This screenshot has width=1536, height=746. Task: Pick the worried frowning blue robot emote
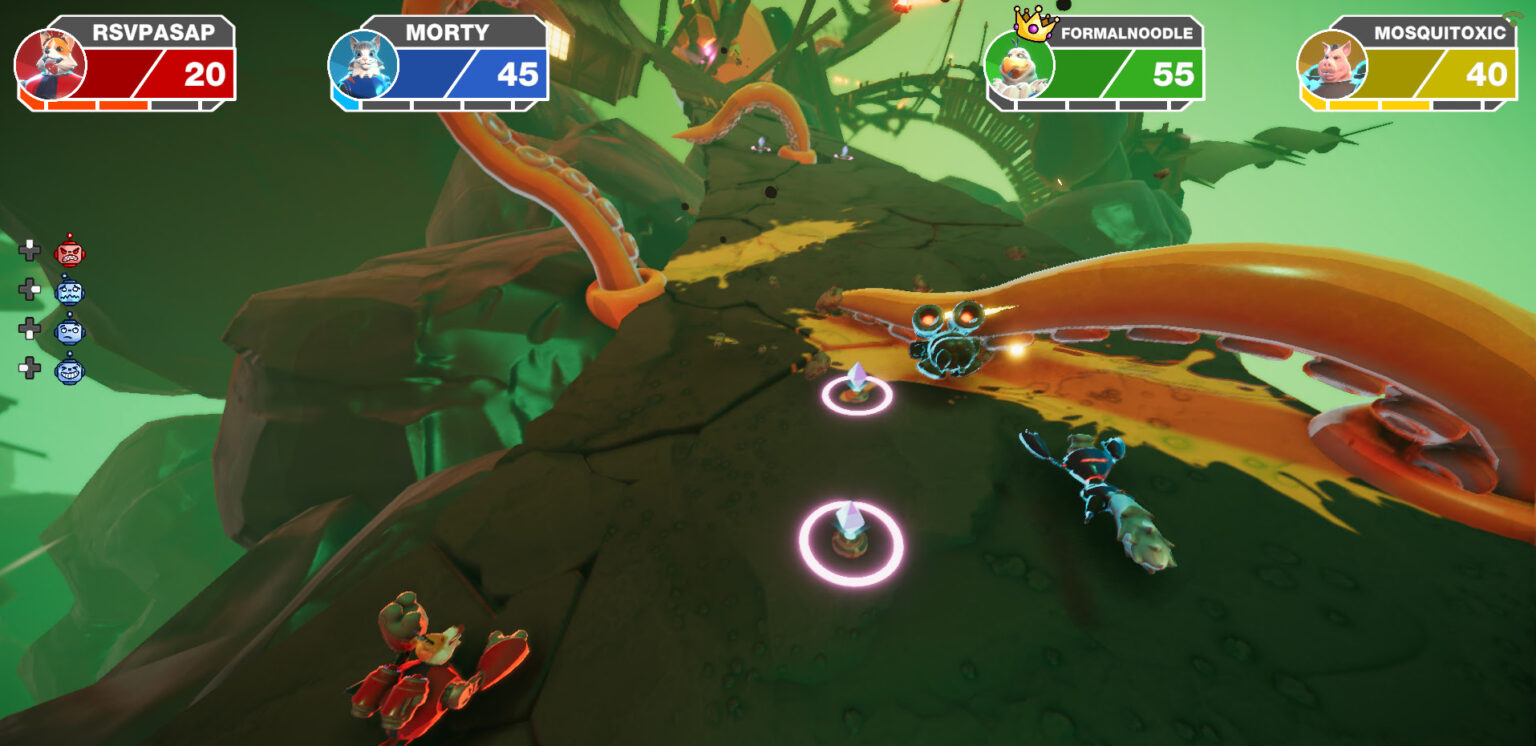point(69,329)
